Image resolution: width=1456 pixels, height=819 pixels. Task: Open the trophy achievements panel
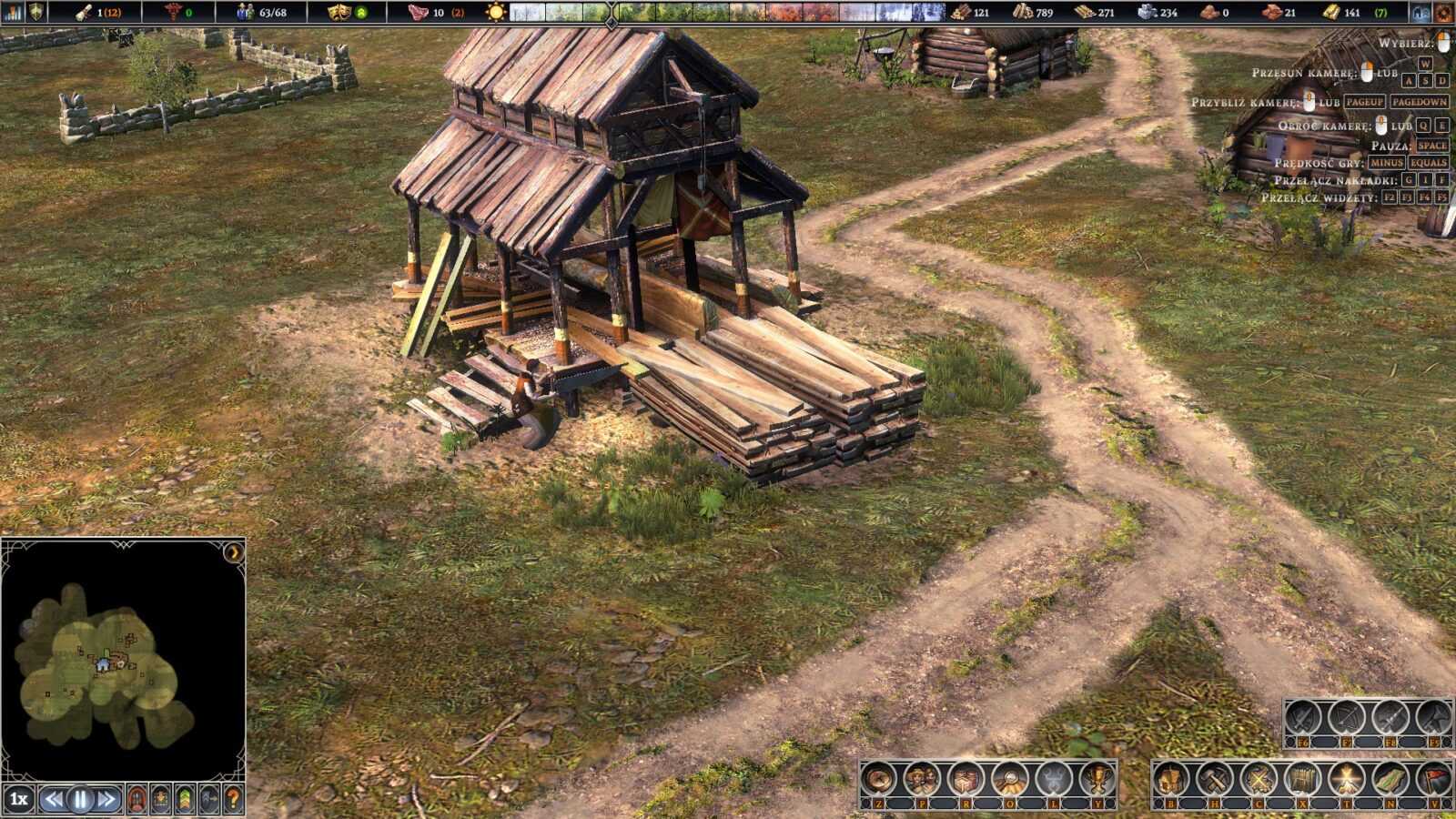(1097, 780)
